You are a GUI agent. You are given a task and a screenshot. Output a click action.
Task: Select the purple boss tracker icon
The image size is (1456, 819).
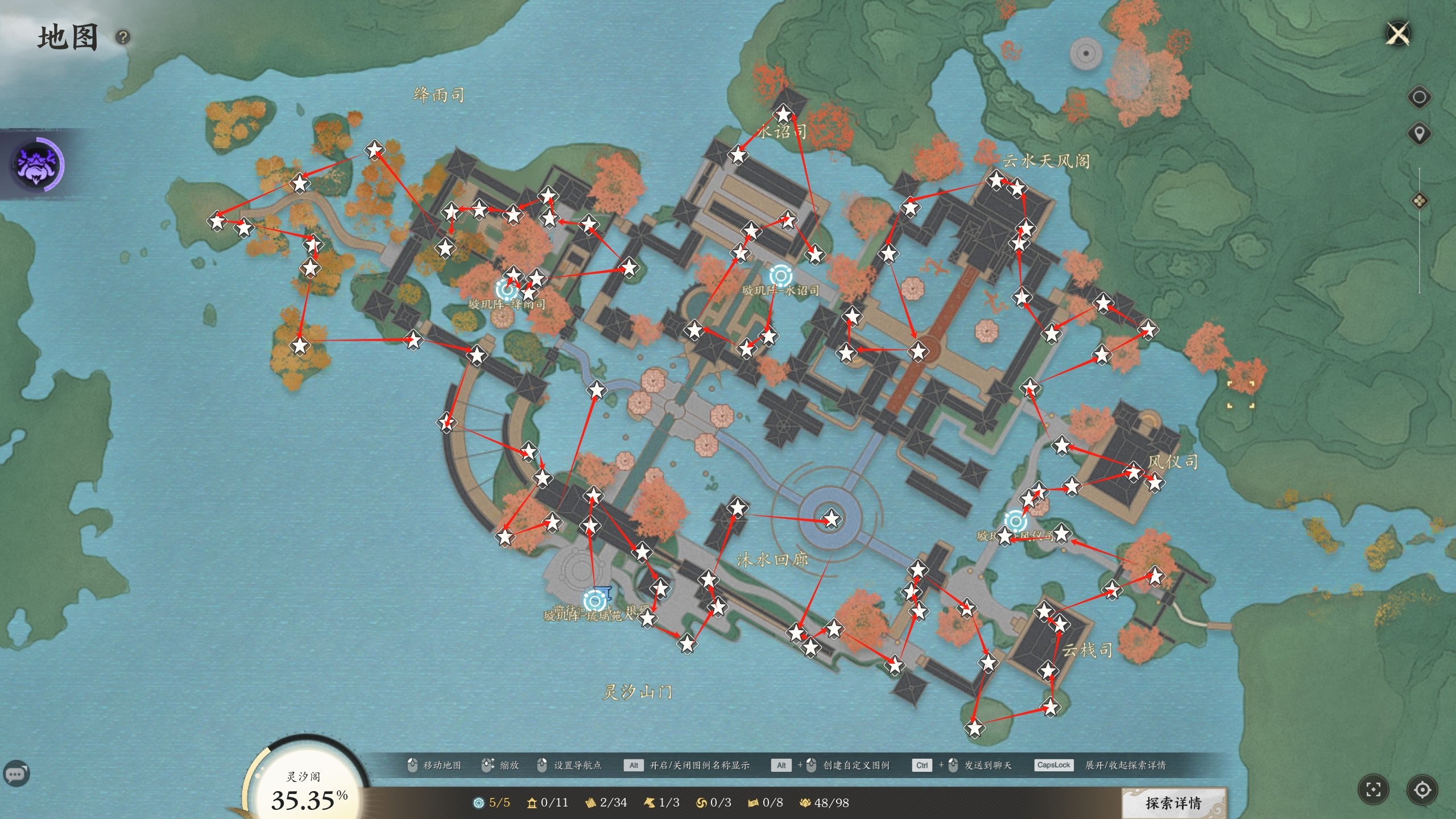tap(38, 164)
